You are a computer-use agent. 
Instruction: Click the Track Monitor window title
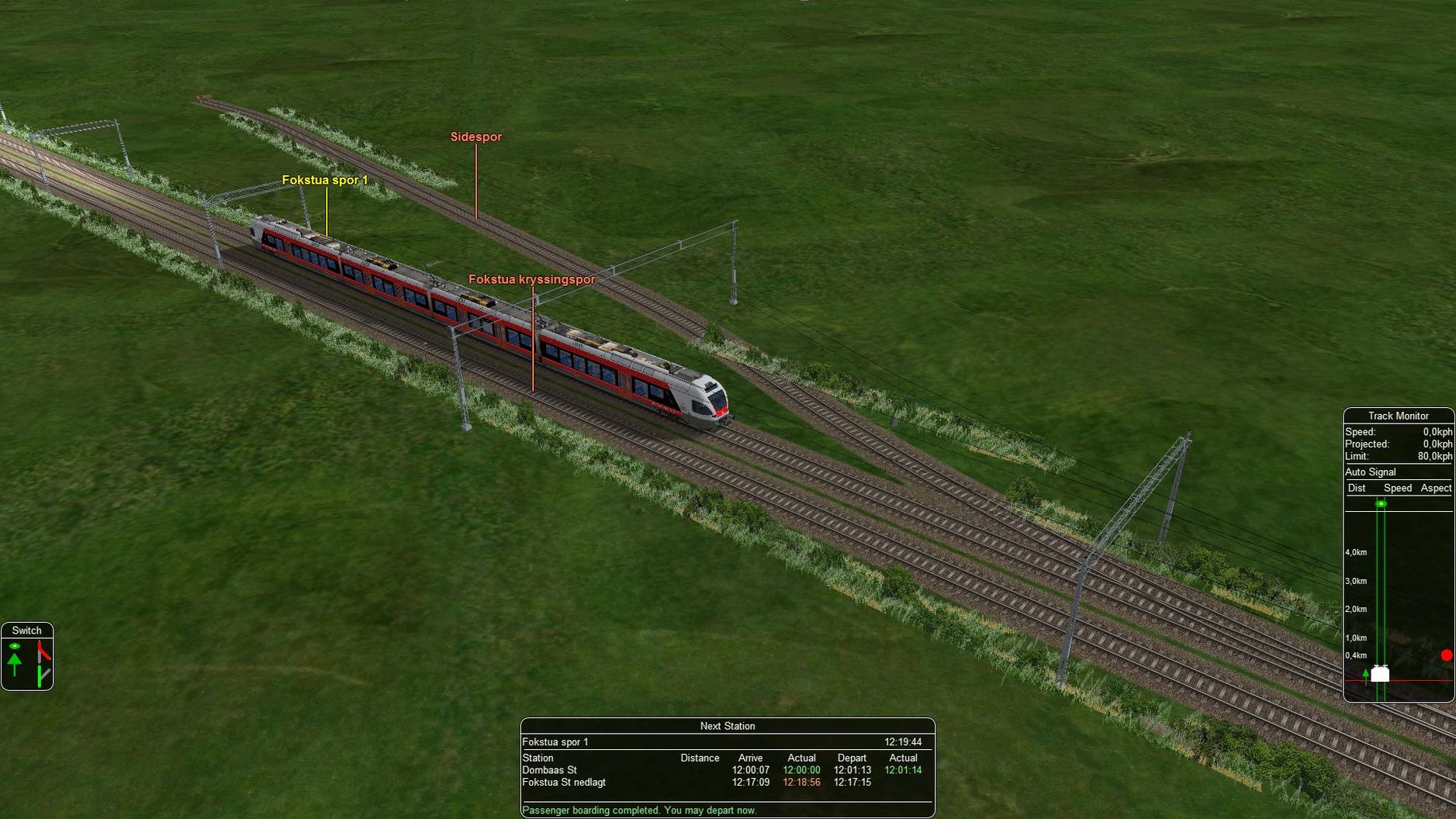pyautogui.click(x=1398, y=416)
